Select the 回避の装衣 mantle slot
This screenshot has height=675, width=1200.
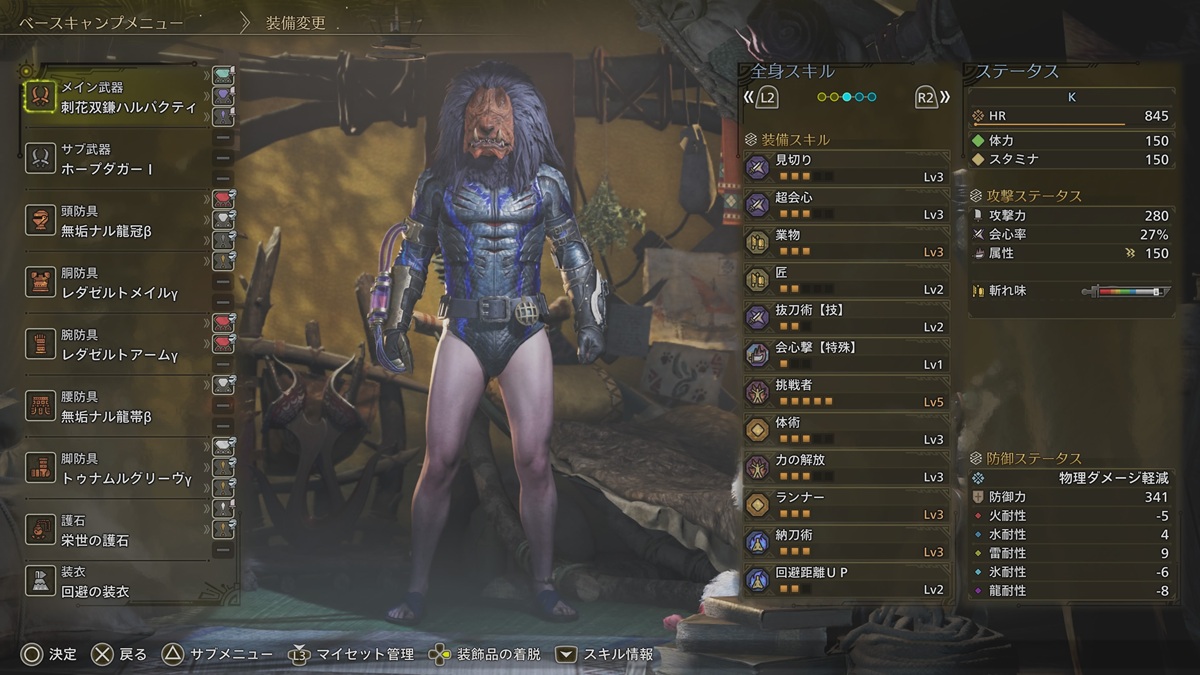tap(115, 582)
